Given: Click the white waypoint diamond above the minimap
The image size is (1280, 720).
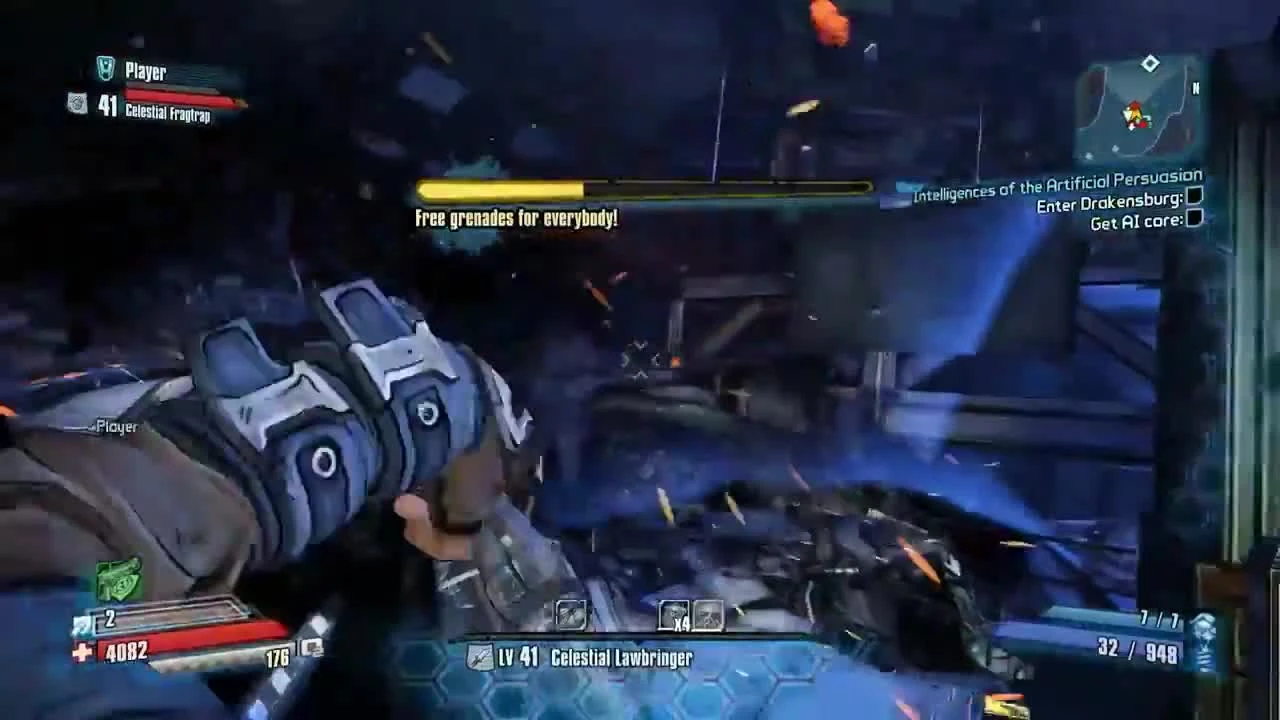Looking at the screenshot, I should pos(1149,63).
